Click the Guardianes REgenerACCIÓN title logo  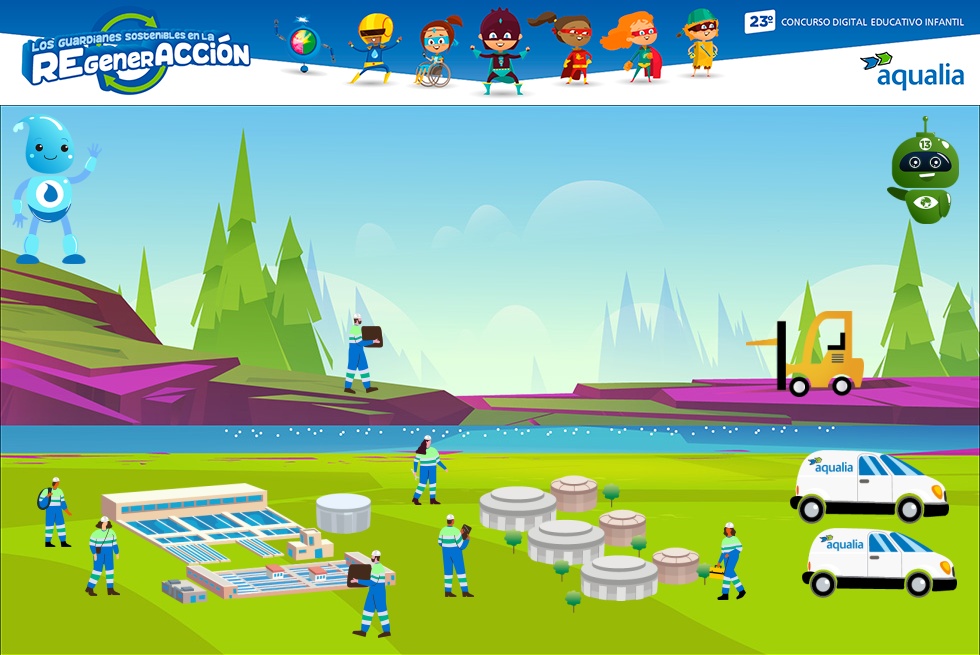[x=135, y=55]
